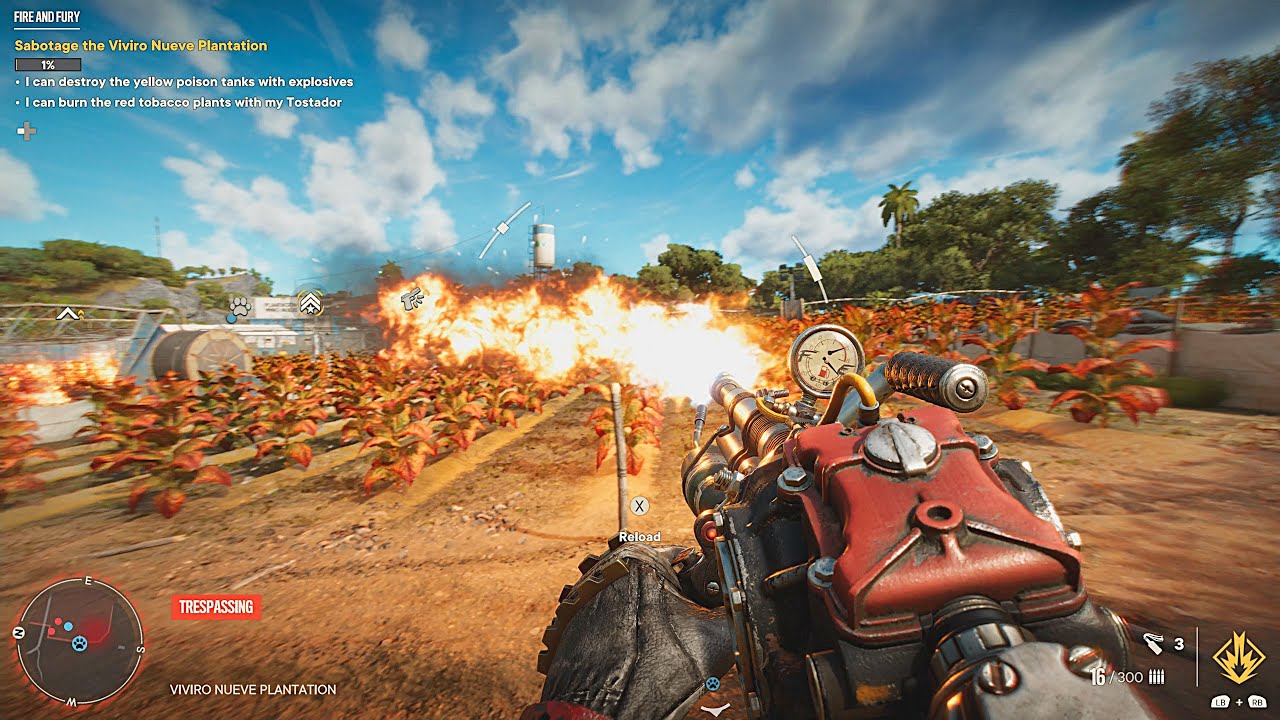The height and width of the screenshot is (720, 1280).
Task: Click the health cross icon below objectives
Action: pyautogui.click(x=27, y=131)
